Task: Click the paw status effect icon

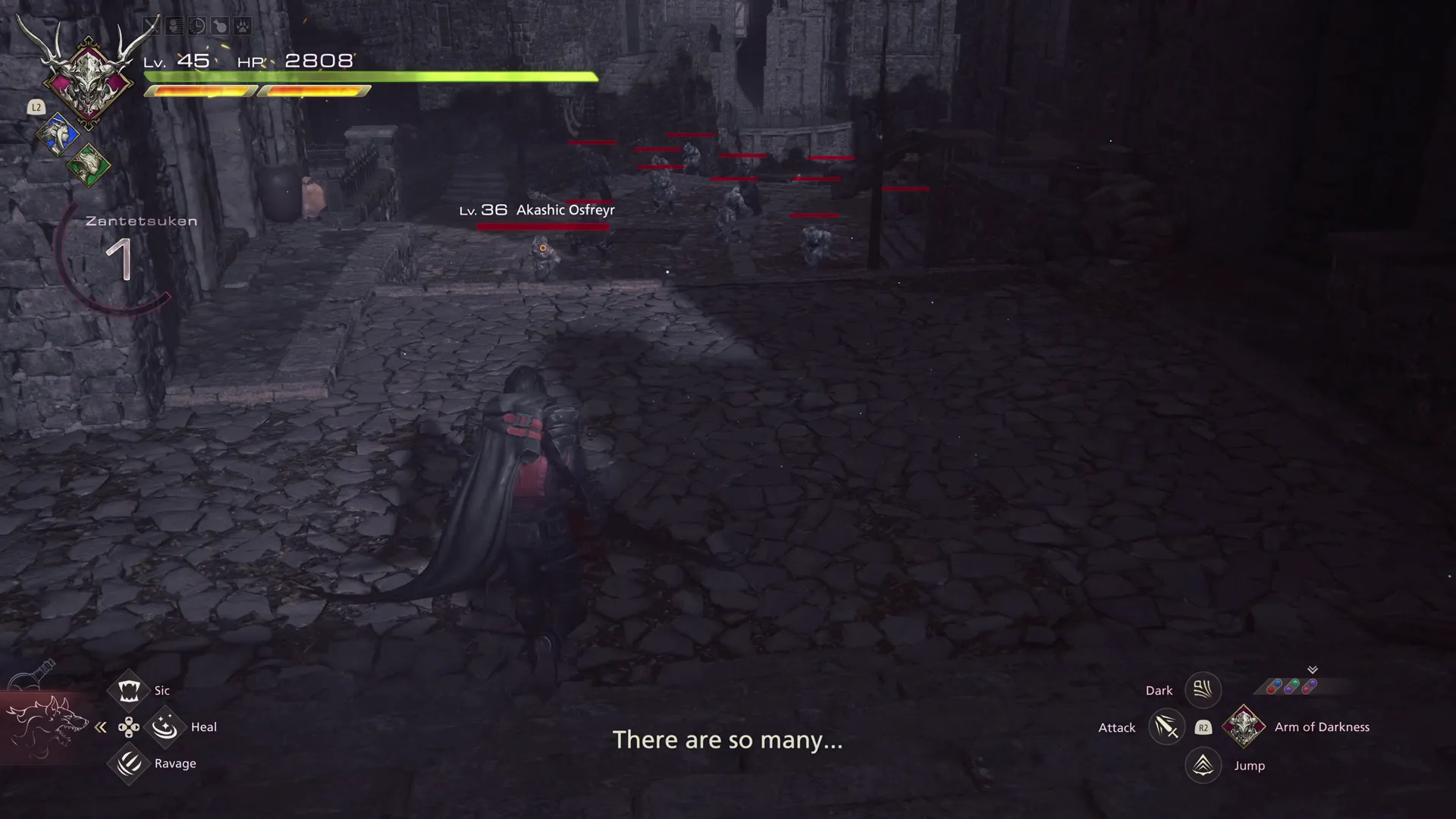Action: point(243,27)
